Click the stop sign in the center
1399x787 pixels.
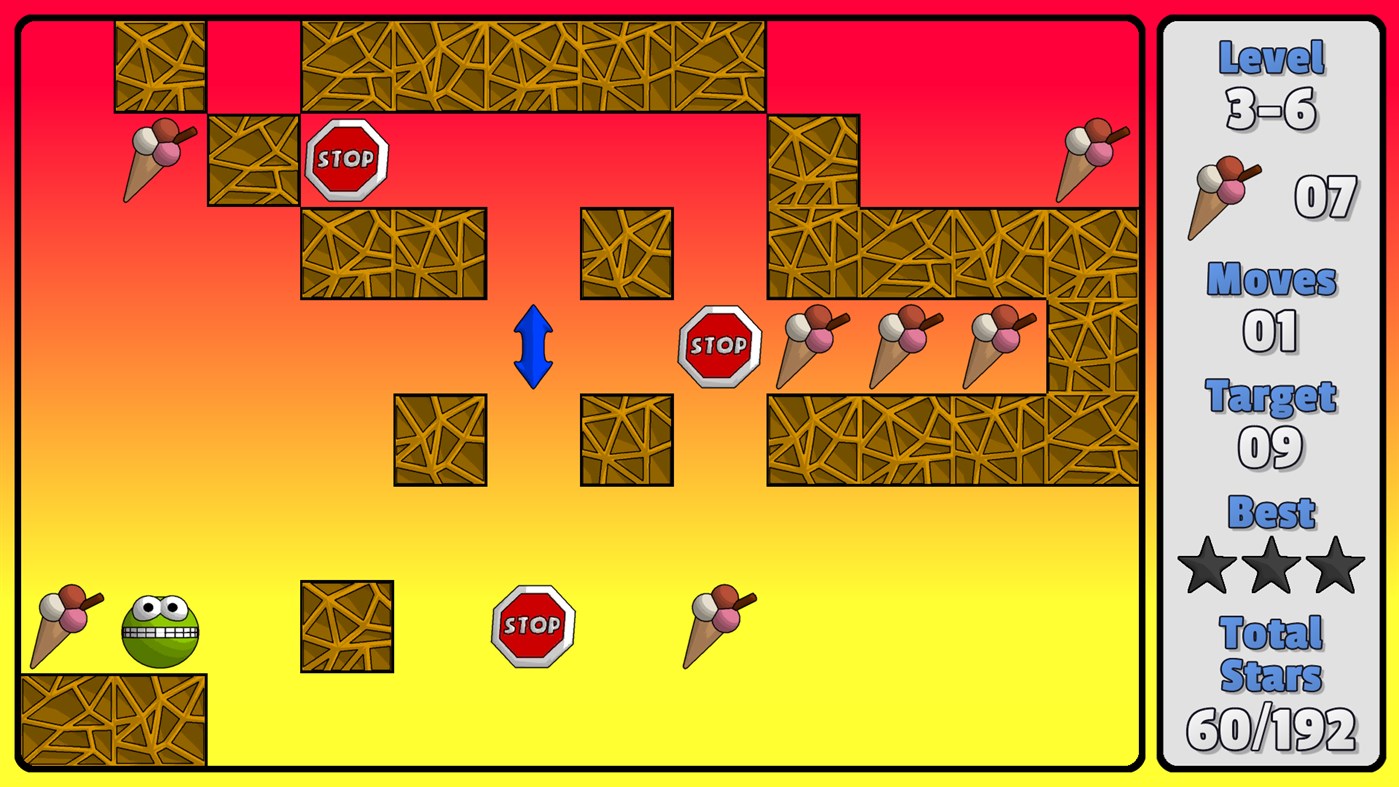[x=719, y=345]
